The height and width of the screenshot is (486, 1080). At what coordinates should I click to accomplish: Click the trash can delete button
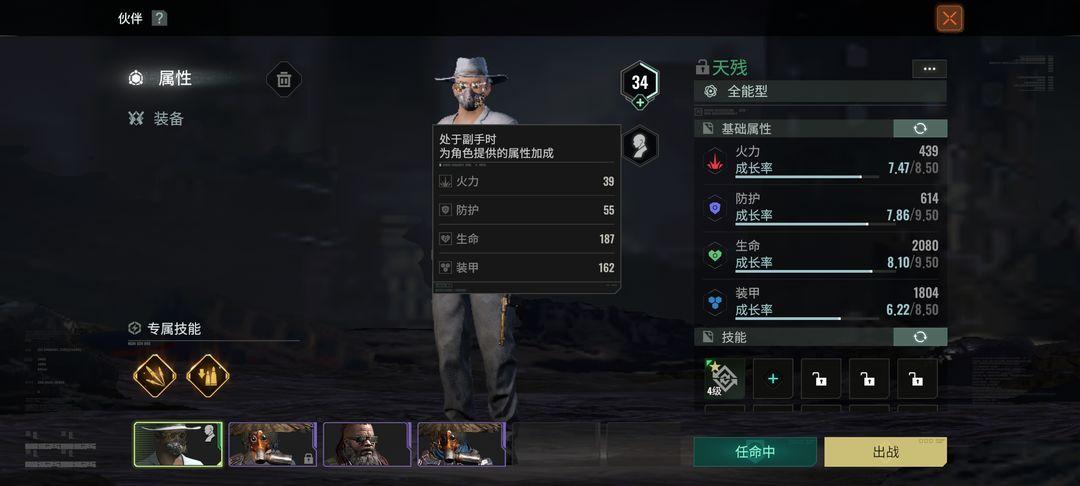coord(284,80)
